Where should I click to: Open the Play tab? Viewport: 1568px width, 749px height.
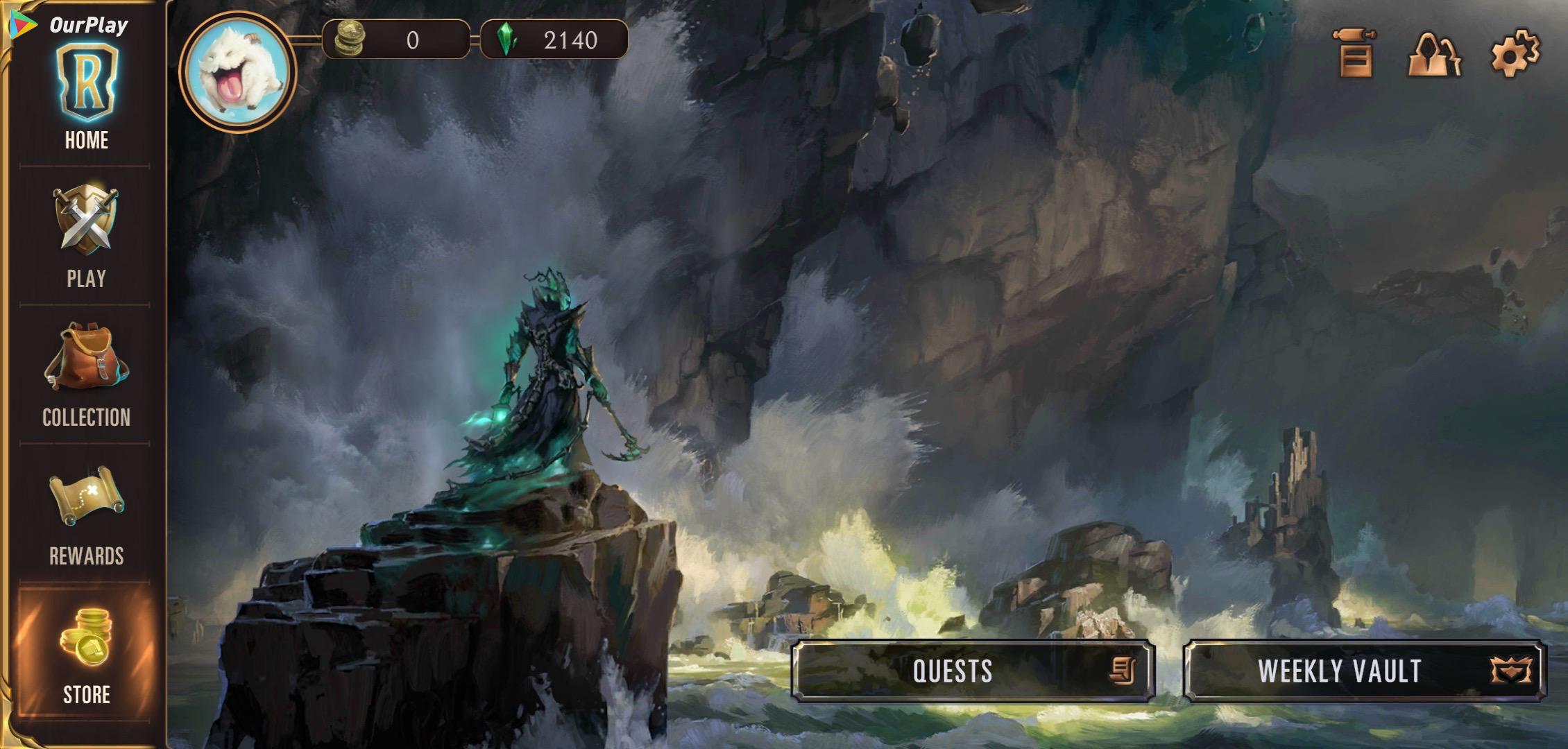pyautogui.click(x=86, y=236)
